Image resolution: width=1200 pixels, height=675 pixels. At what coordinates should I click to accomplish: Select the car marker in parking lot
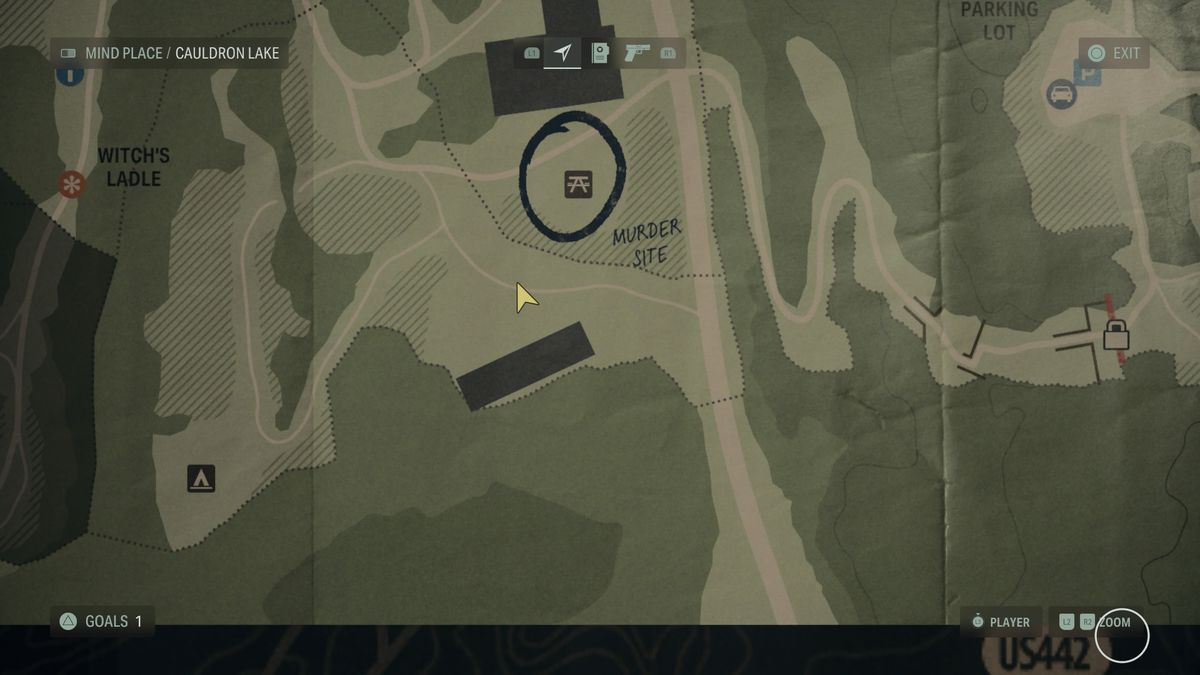pyautogui.click(x=1061, y=95)
